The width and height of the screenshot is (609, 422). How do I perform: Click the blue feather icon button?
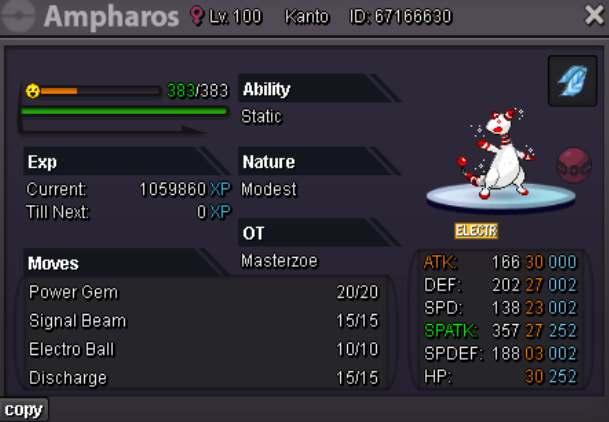point(573,81)
